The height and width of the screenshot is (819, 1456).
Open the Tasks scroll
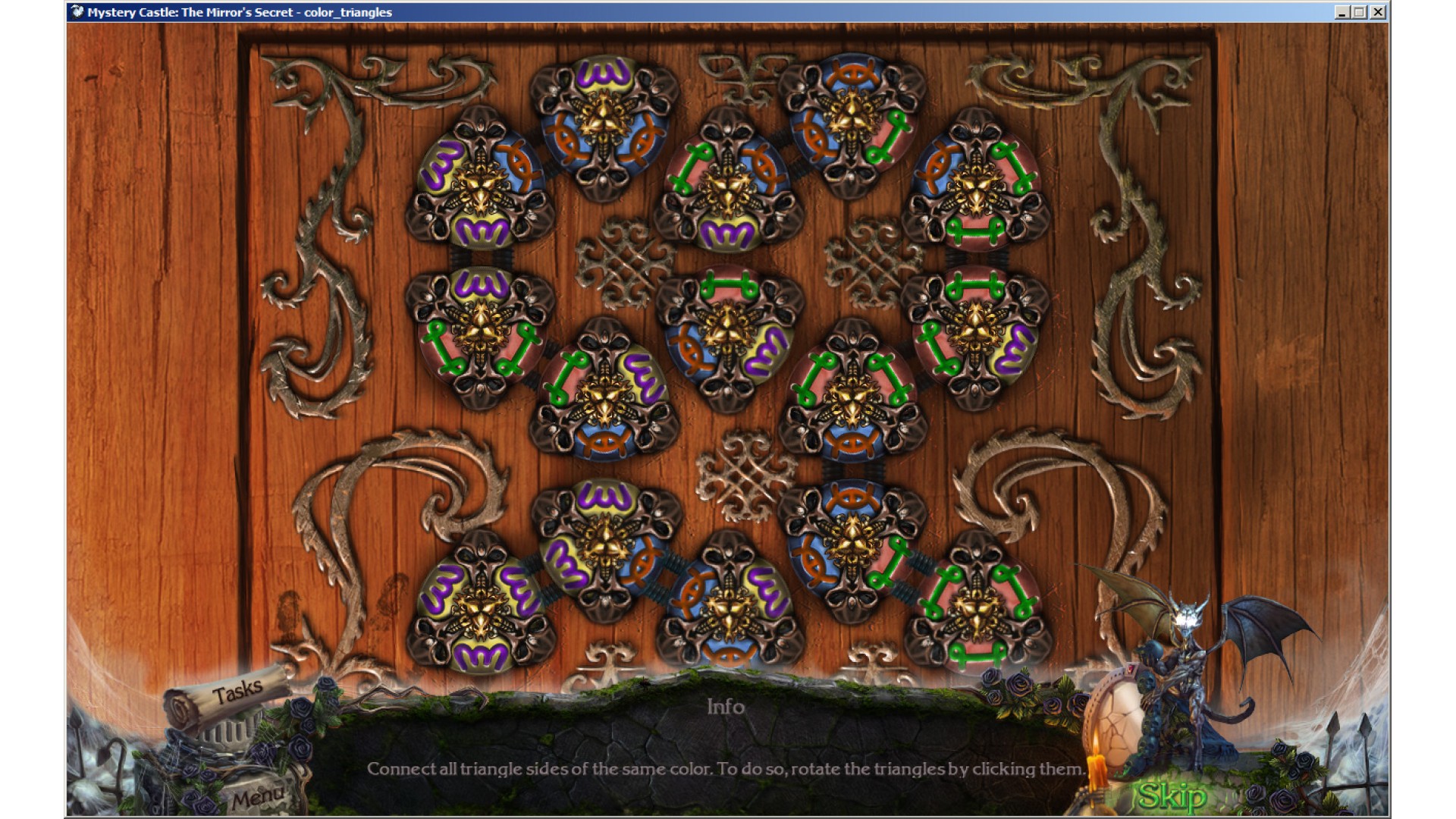pyautogui.click(x=237, y=692)
